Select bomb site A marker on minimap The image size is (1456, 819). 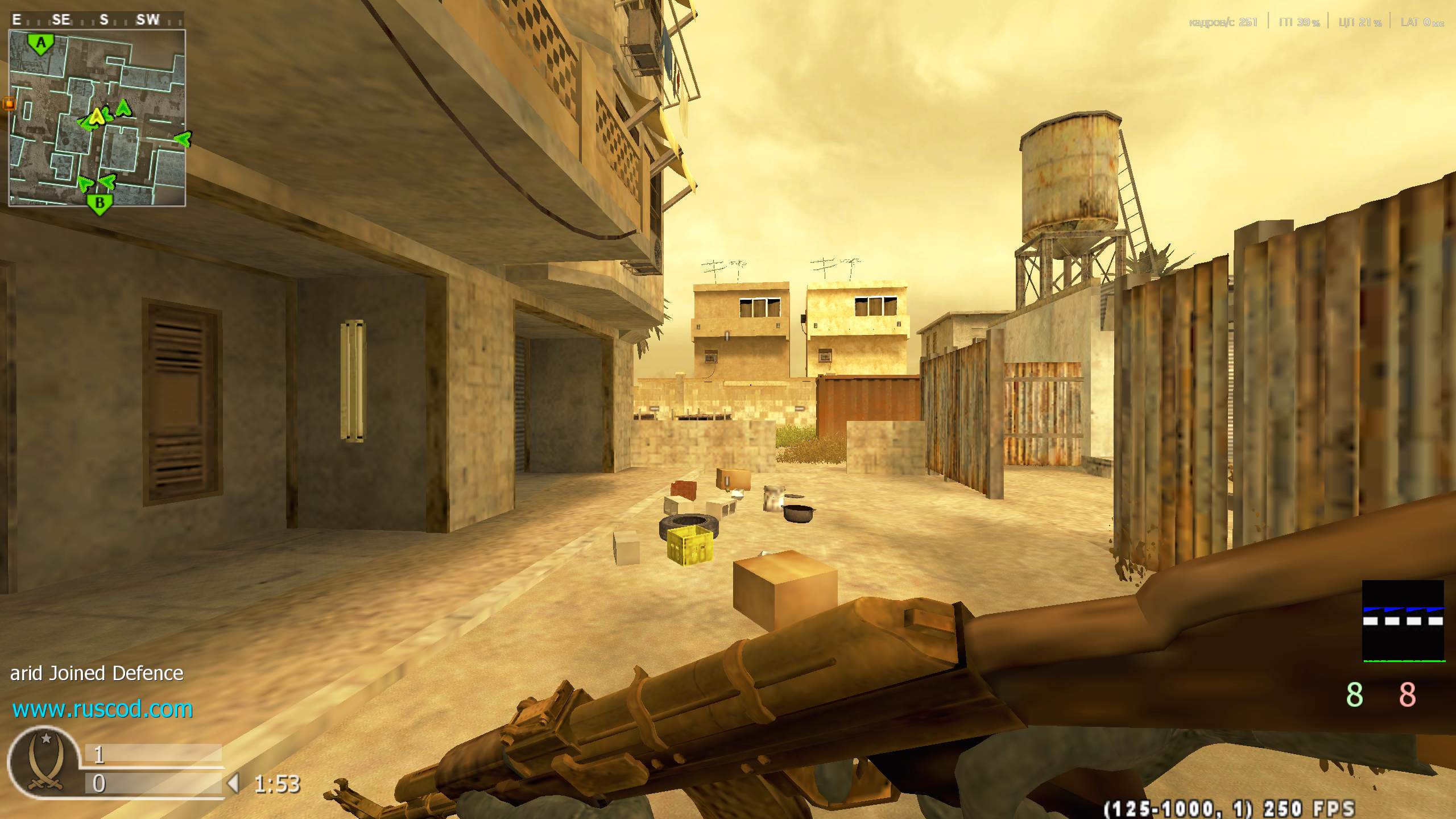tap(40, 44)
